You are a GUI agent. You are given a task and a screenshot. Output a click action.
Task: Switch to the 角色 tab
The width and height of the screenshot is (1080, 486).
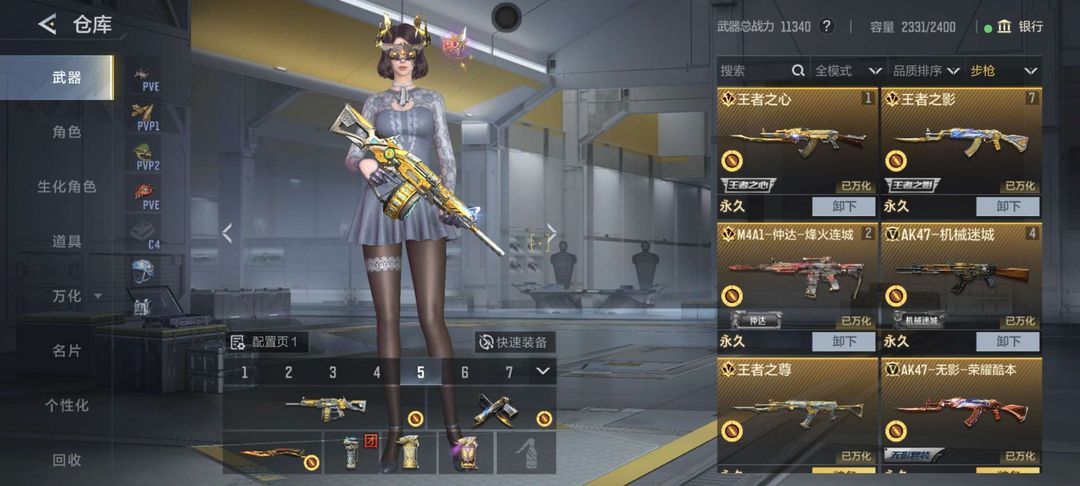click(66, 132)
